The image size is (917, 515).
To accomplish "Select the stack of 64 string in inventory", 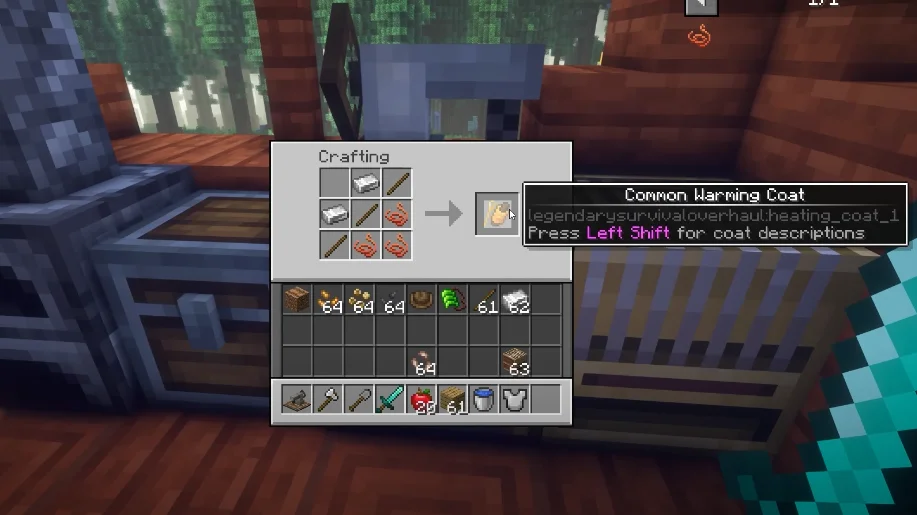I will pos(421,361).
